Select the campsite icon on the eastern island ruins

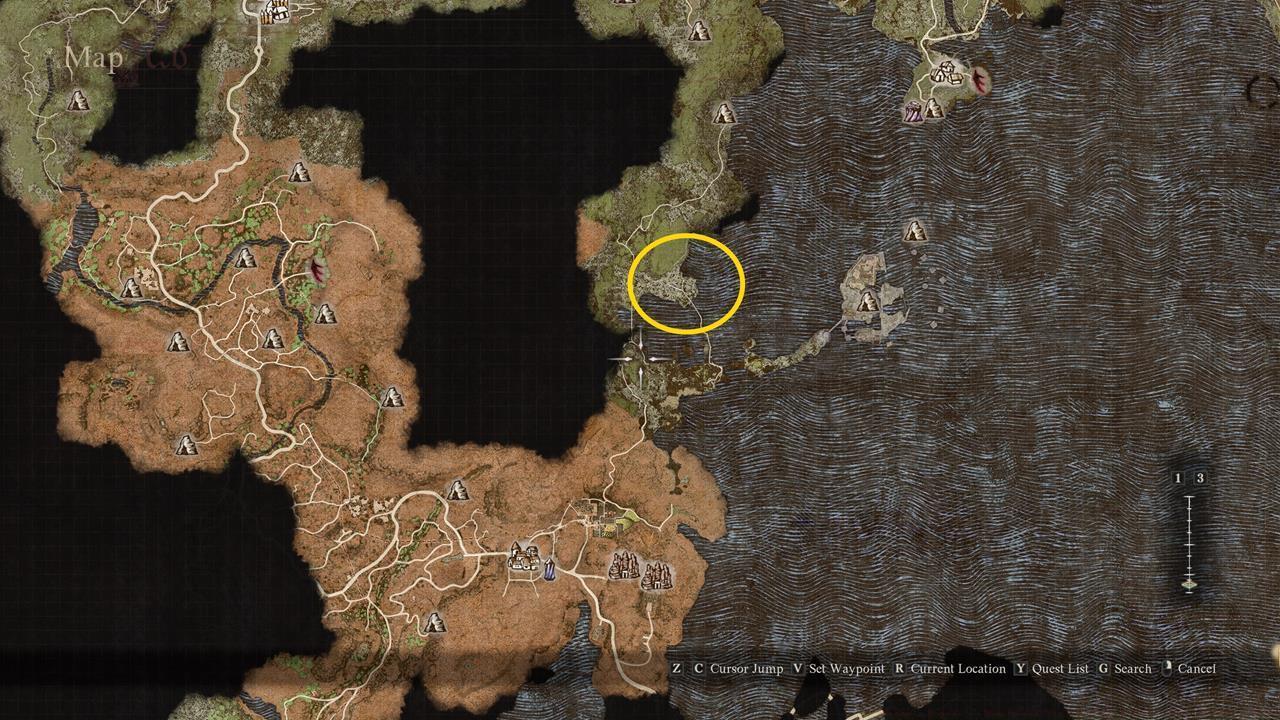click(867, 300)
